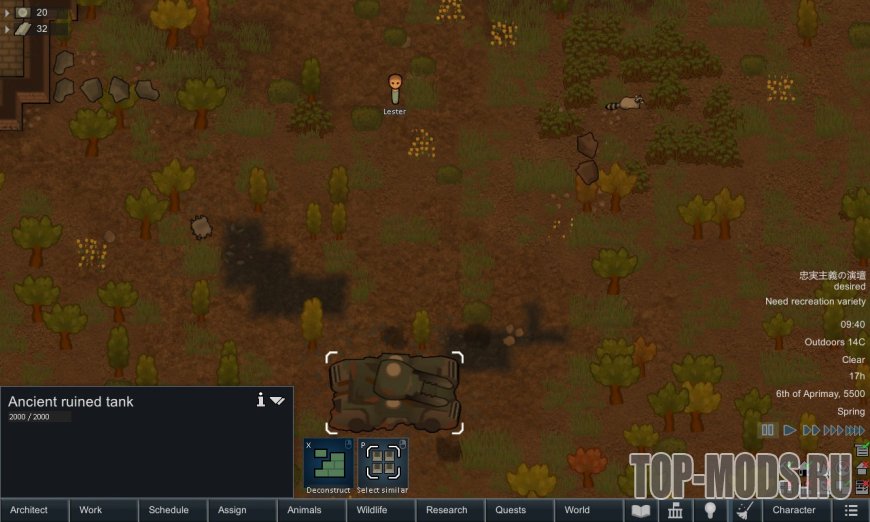Pause the game with the pause button
Image resolution: width=870 pixels, height=522 pixels.
tap(768, 430)
